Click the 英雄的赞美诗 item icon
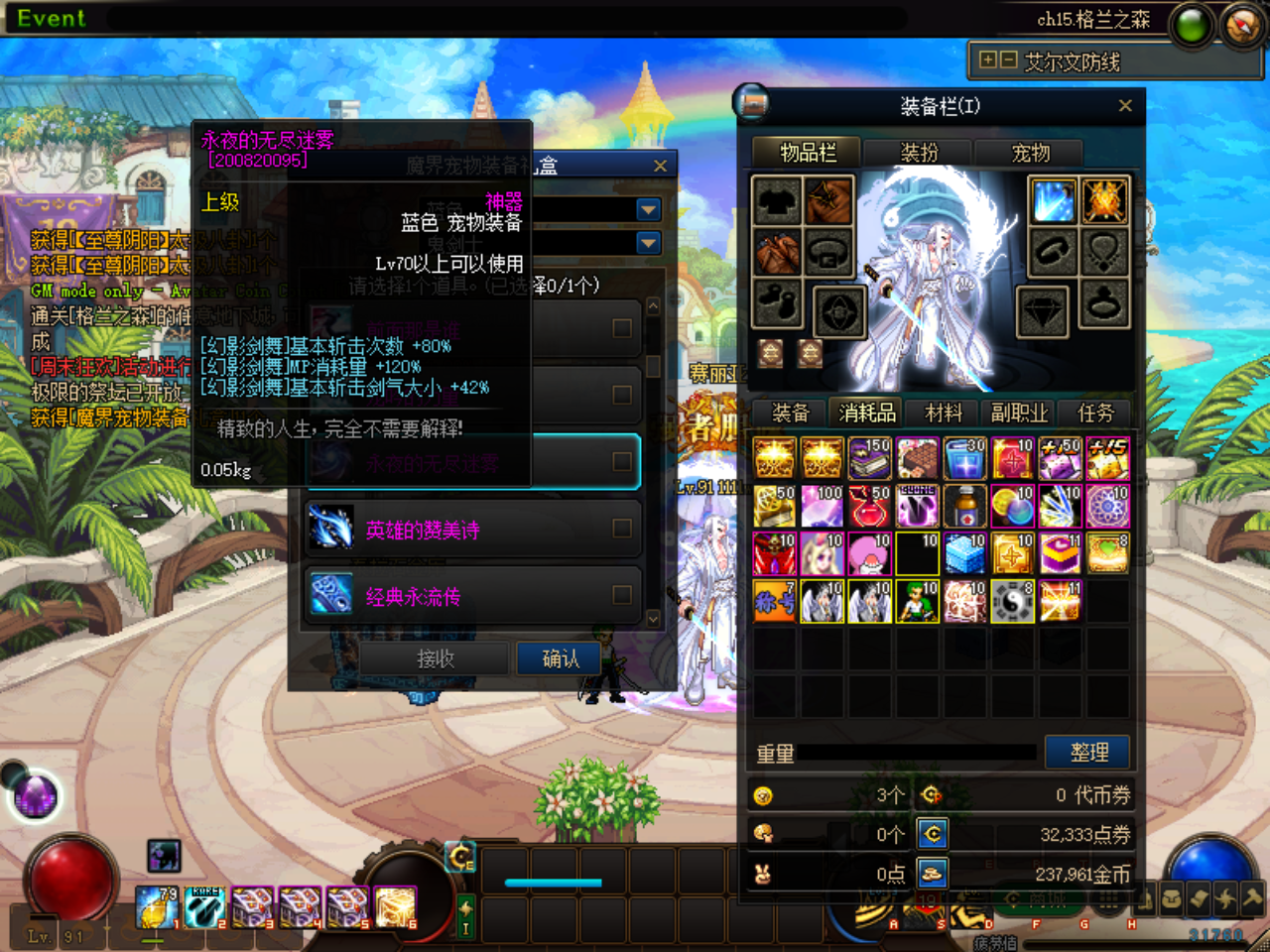The height and width of the screenshot is (952, 1270). pos(332,527)
